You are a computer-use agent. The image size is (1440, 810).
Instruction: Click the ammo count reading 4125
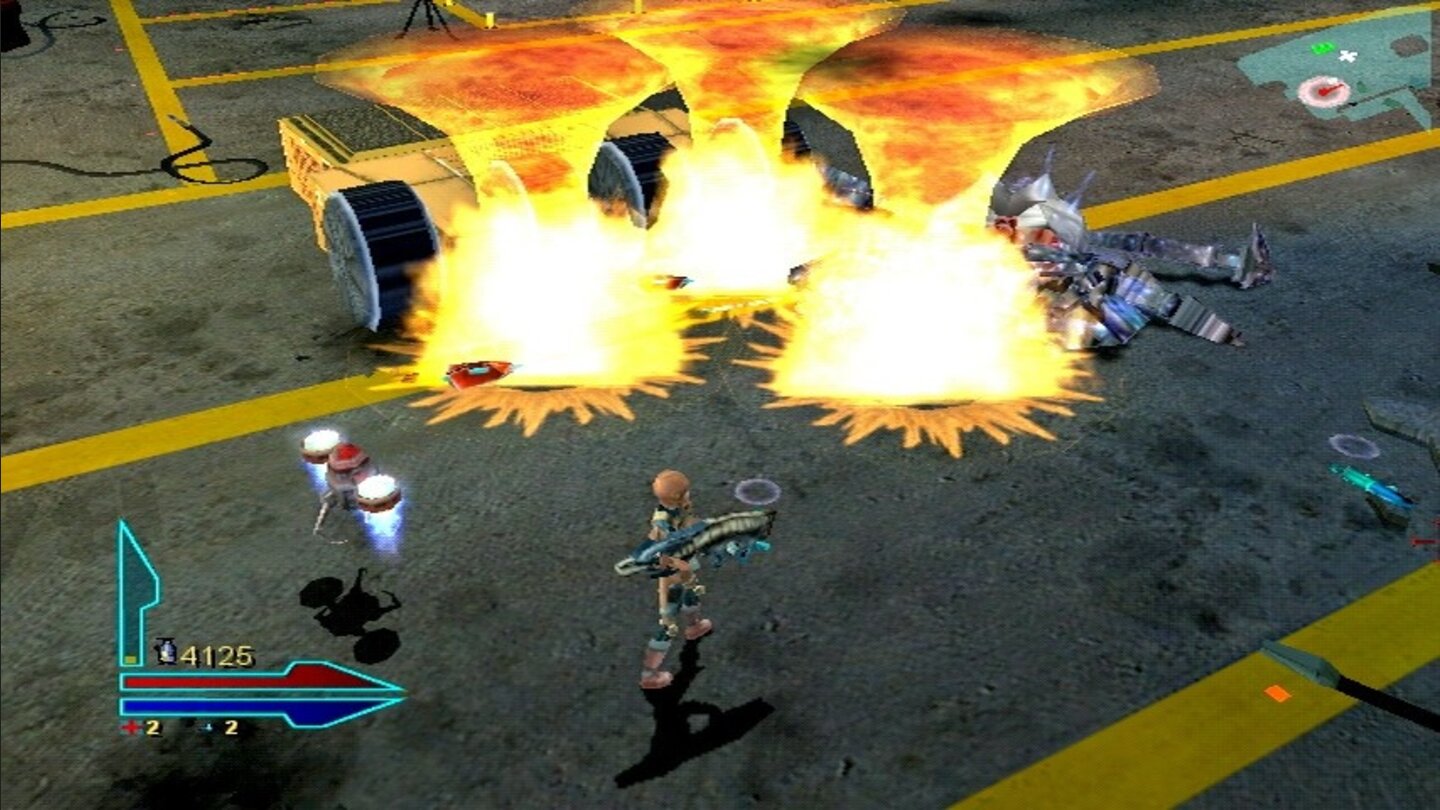(x=220, y=654)
